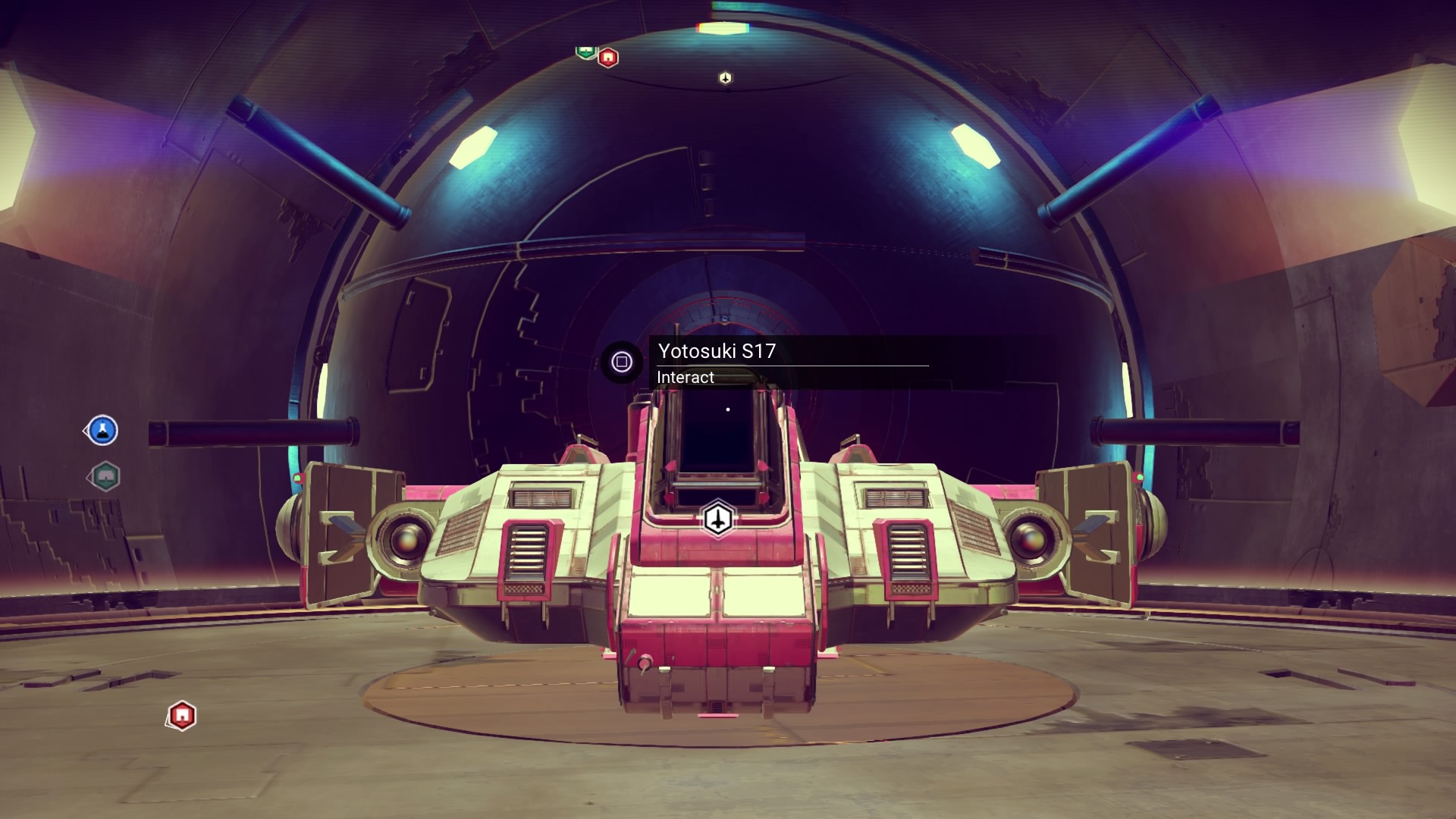Select the starship marker on the ship's cockpit
This screenshot has width=1456, height=819.
717,519
